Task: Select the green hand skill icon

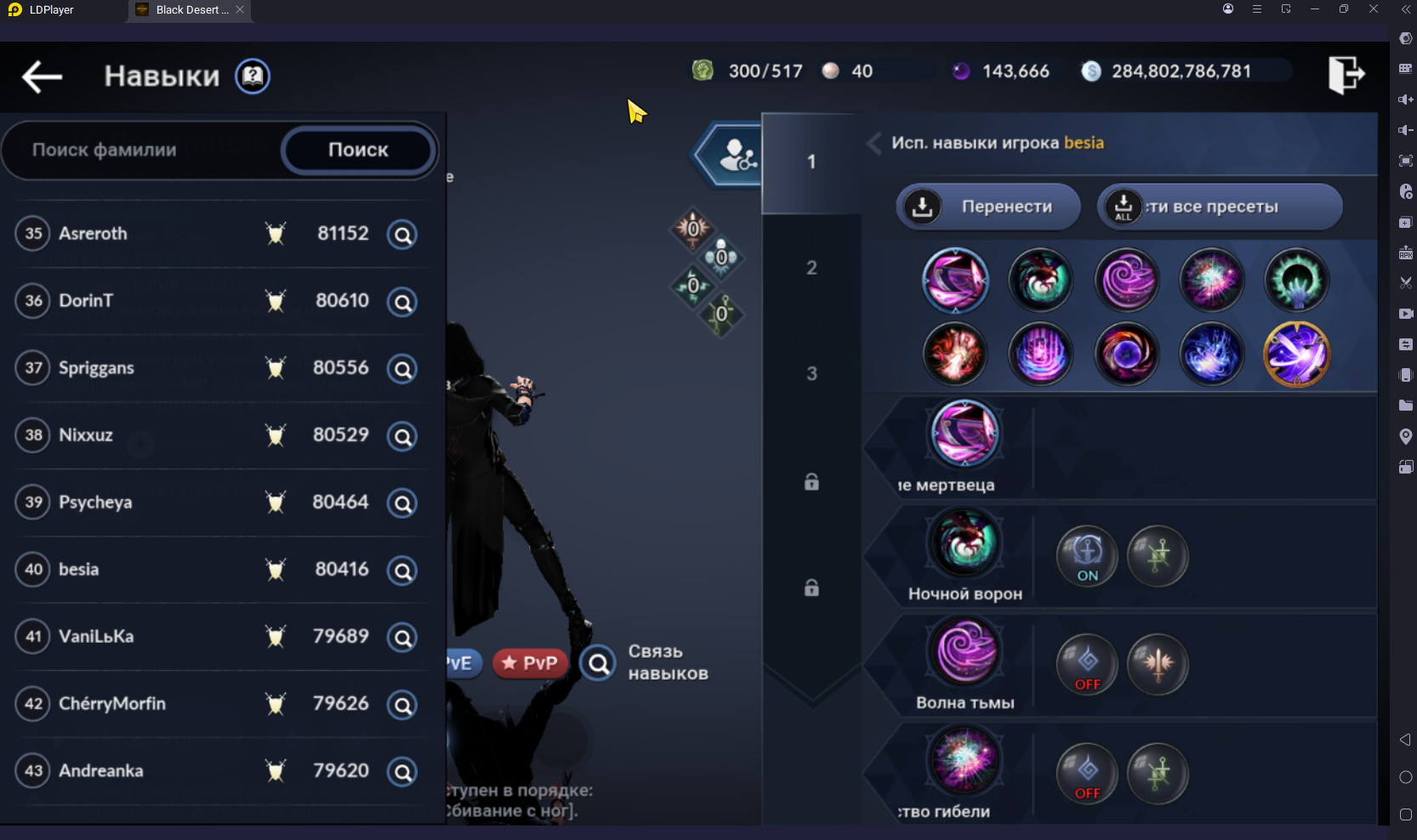Action: [1296, 281]
